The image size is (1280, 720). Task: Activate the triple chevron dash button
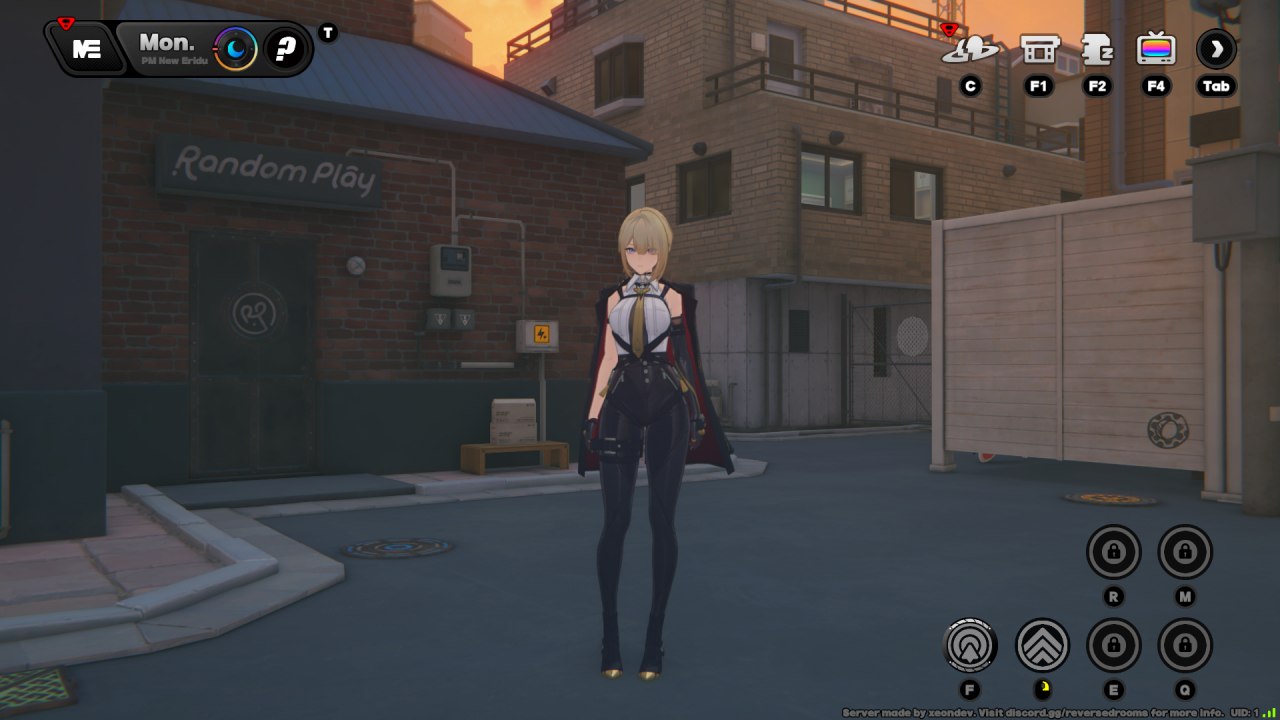[1042, 645]
